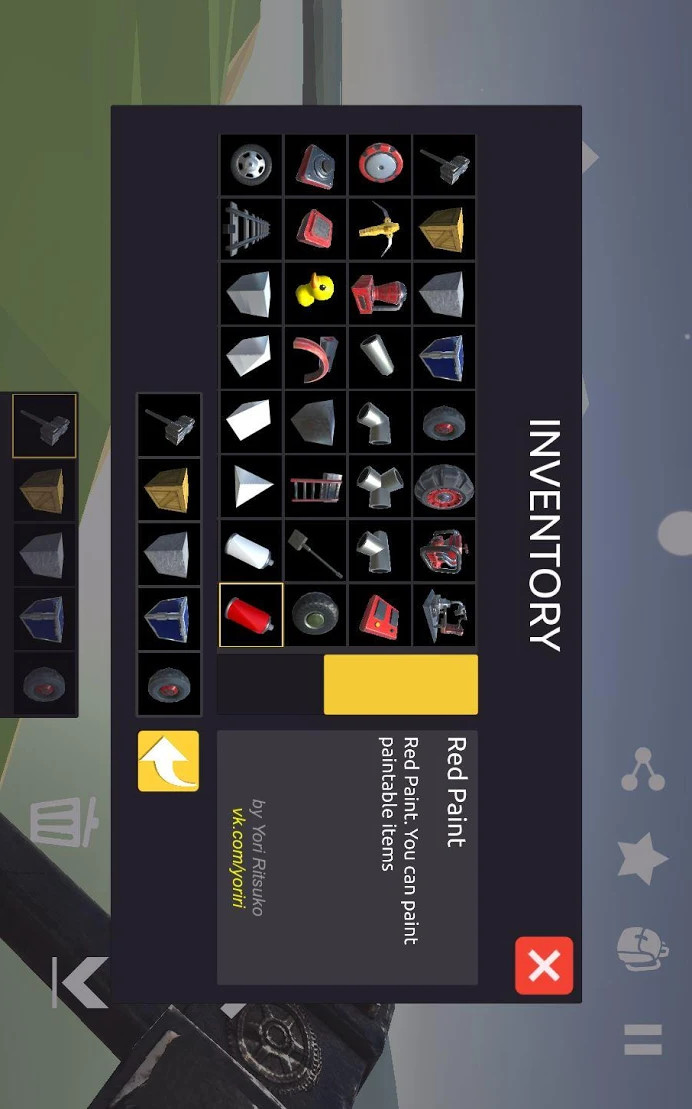Open the vk.com/yoriri link
The height and width of the screenshot is (1109, 692).
238,857
